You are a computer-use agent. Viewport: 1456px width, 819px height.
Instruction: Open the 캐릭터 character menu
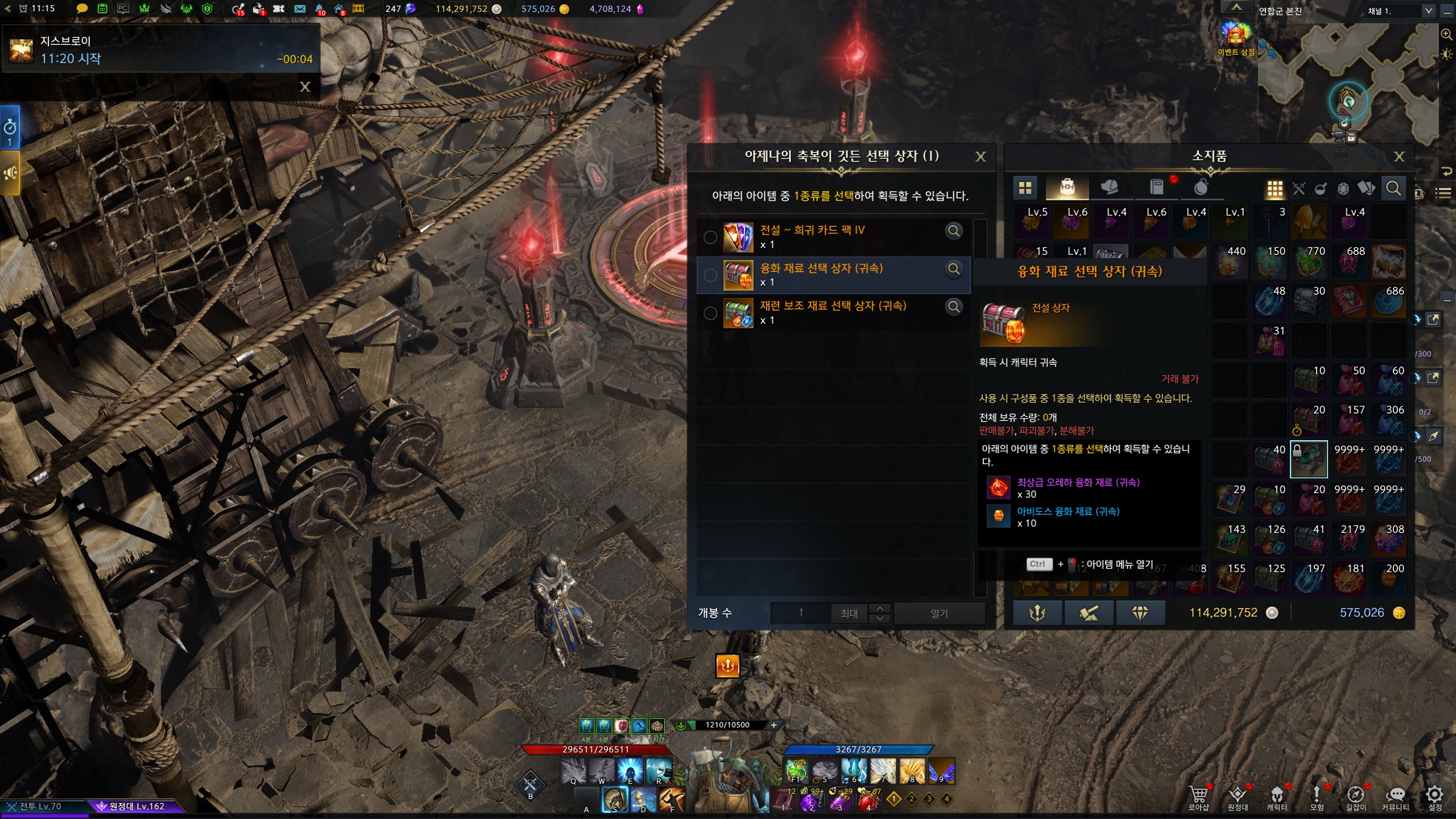tap(1277, 797)
